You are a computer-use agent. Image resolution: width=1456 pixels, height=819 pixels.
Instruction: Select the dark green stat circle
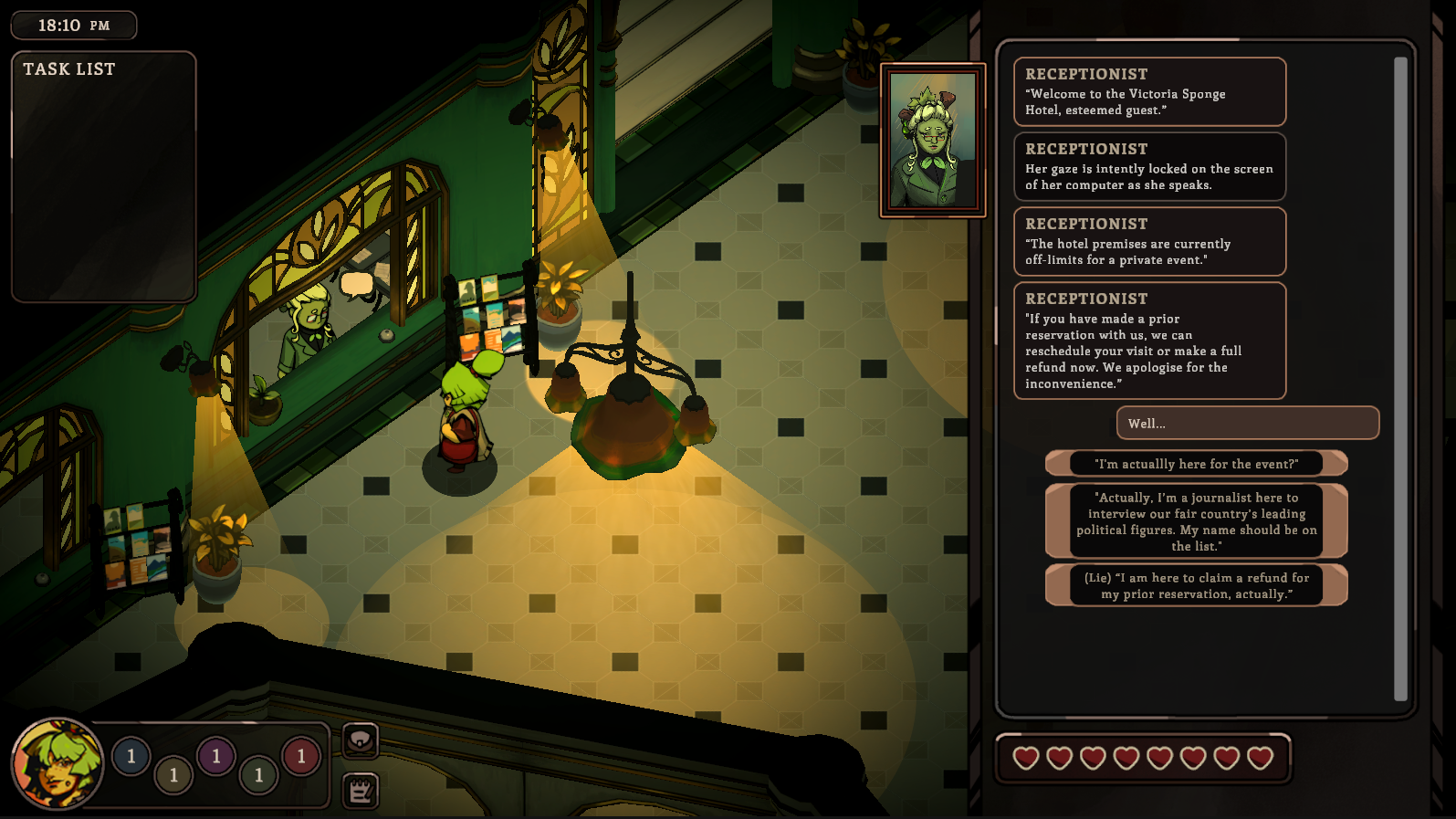coord(258,775)
